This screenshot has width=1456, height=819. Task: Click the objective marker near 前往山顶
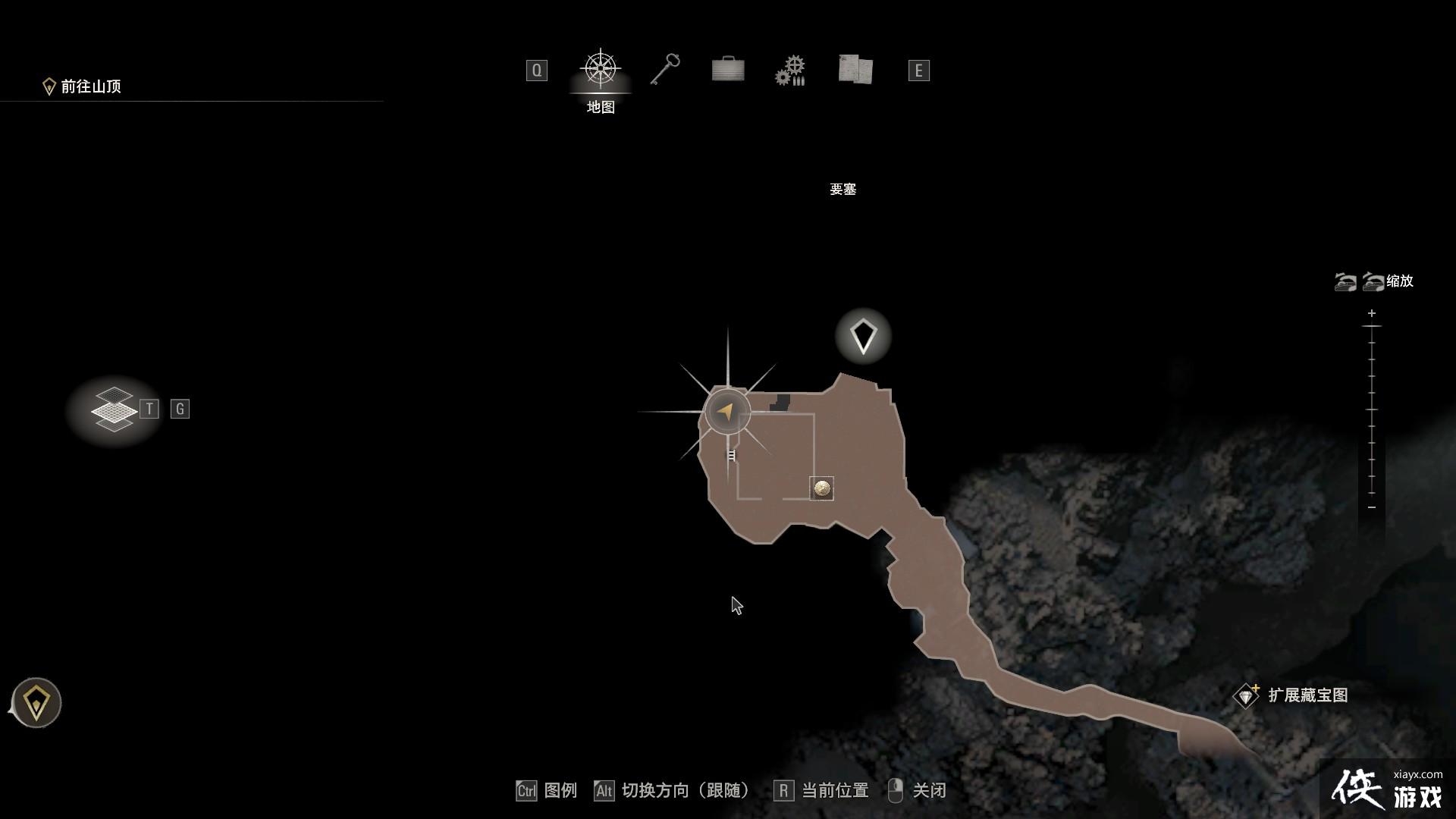[x=49, y=86]
